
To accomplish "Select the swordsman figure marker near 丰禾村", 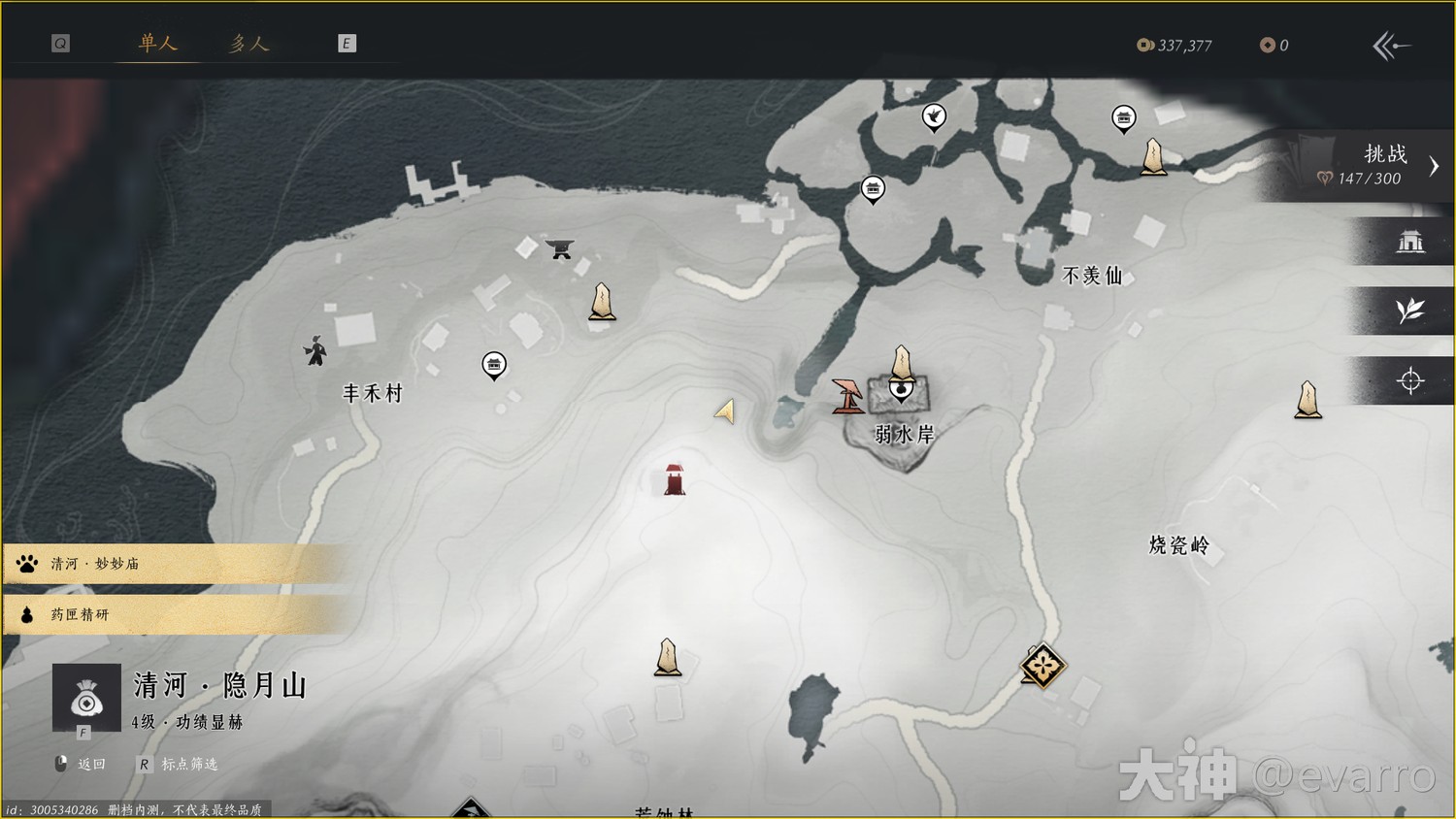I will [x=315, y=350].
